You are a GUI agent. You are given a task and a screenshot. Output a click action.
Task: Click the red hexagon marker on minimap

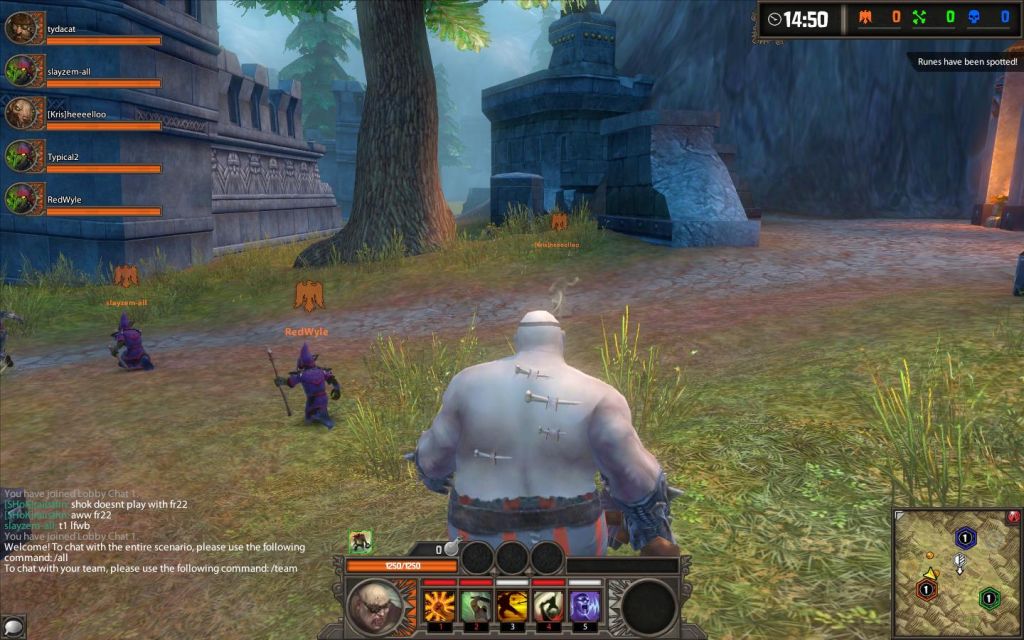click(x=927, y=589)
